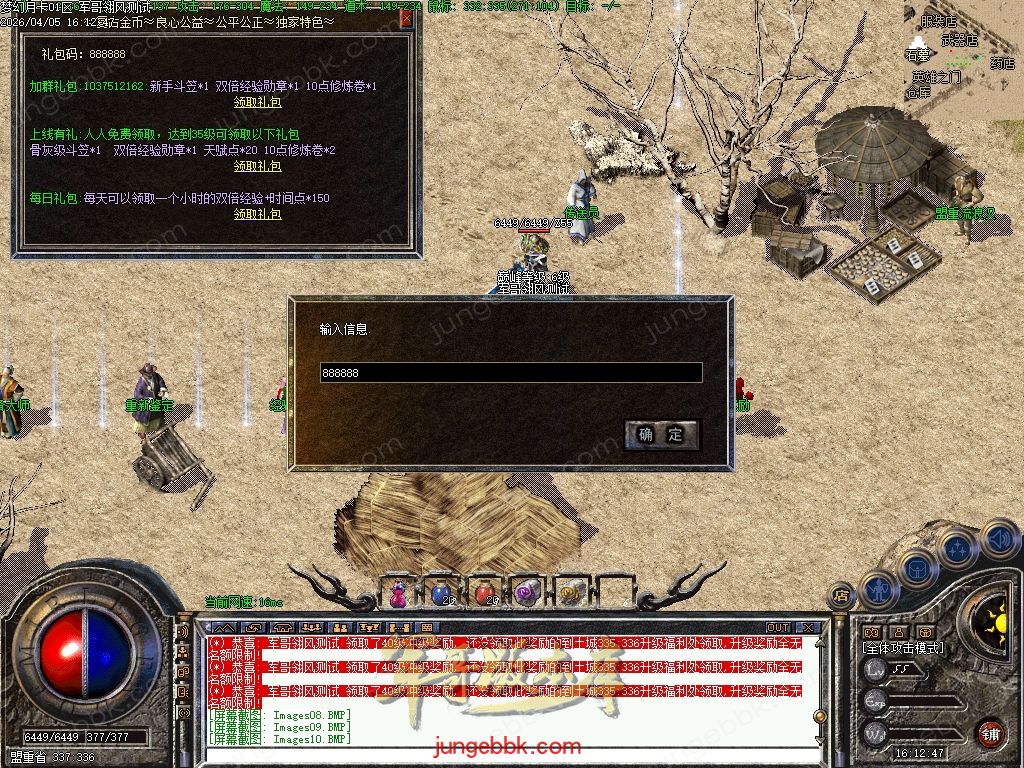Claim the 加群礼包 group gift
This screenshot has height=768, width=1024.
point(257,102)
